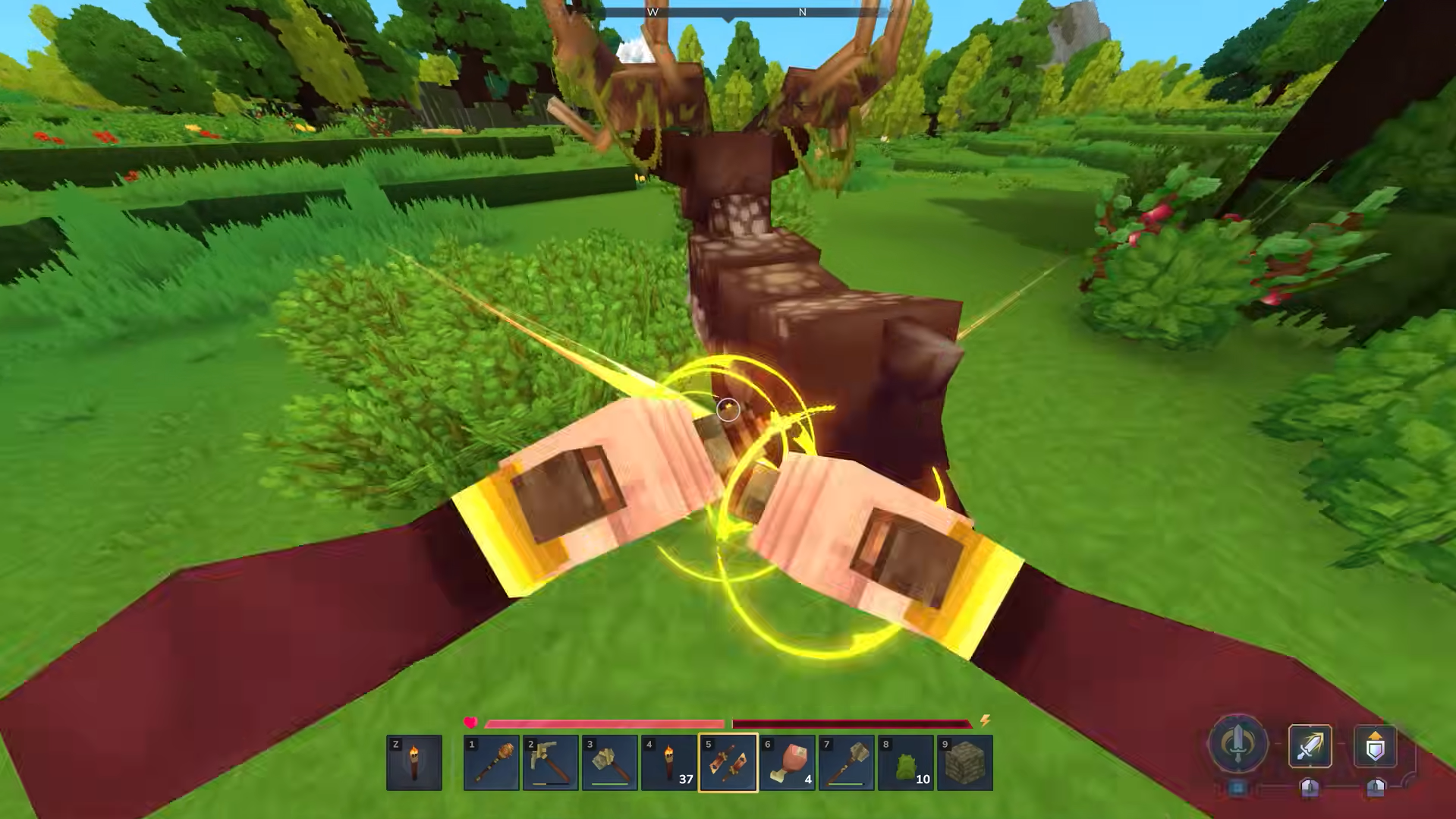Click the lightning icon at the stamina bar end
Image resolution: width=1456 pixels, height=819 pixels.
coord(986,722)
